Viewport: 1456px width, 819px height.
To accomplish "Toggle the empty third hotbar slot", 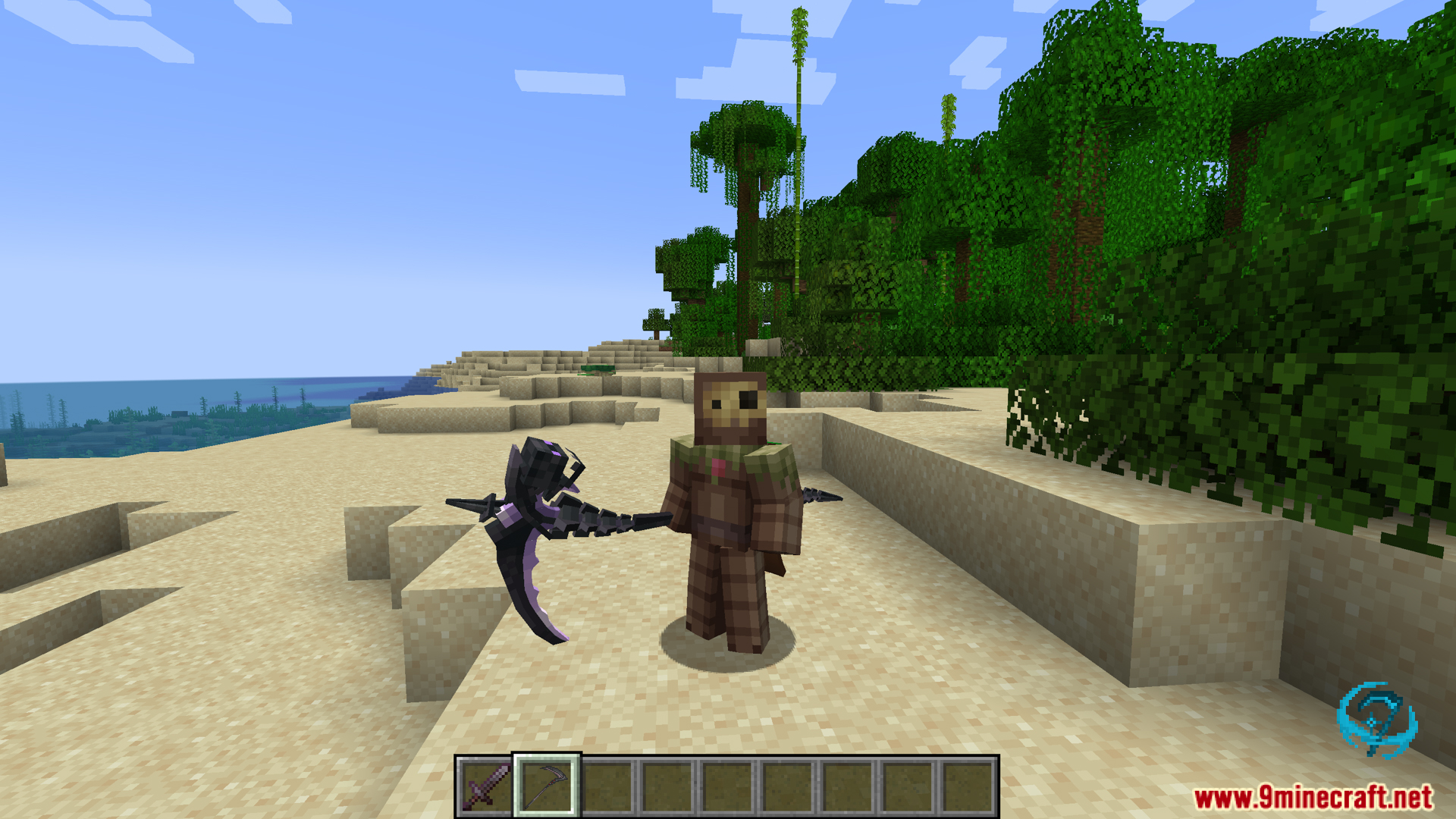I will coord(607,786).
